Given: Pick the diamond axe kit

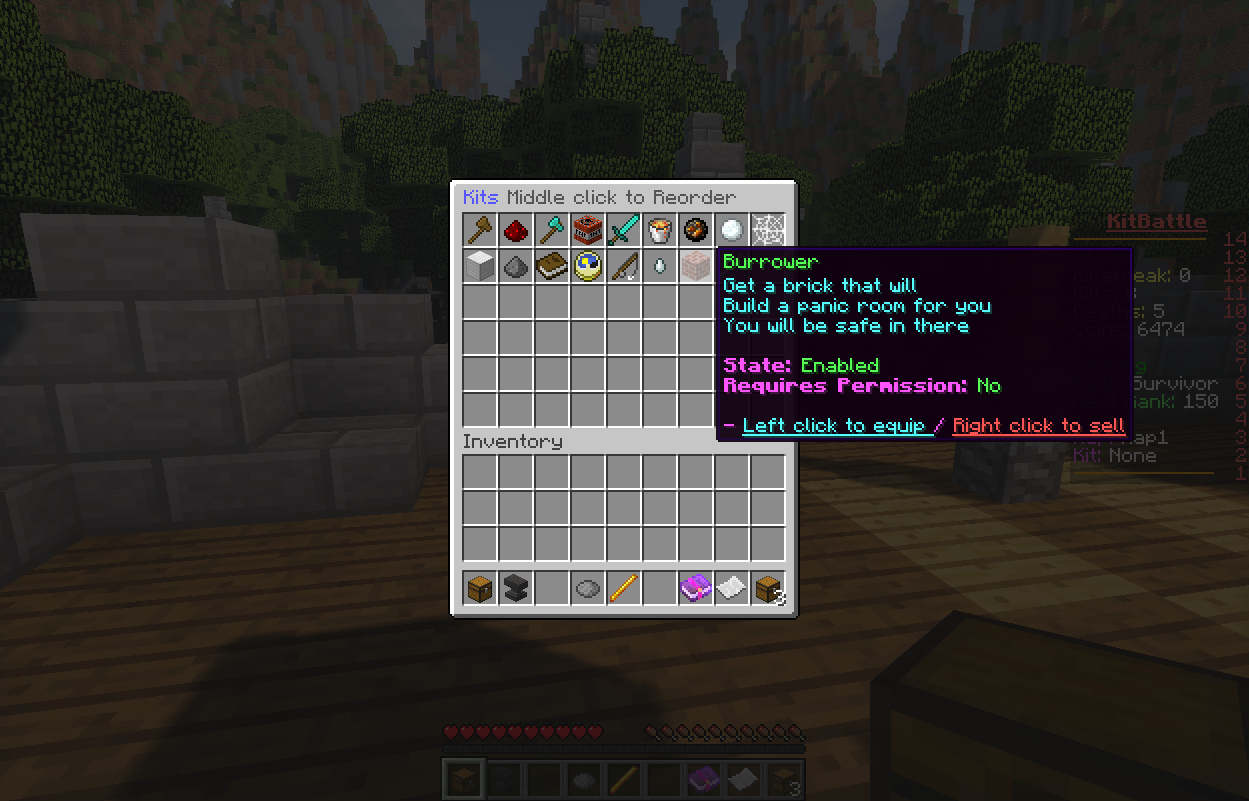Looking at the screenshot, I should 552,230.
